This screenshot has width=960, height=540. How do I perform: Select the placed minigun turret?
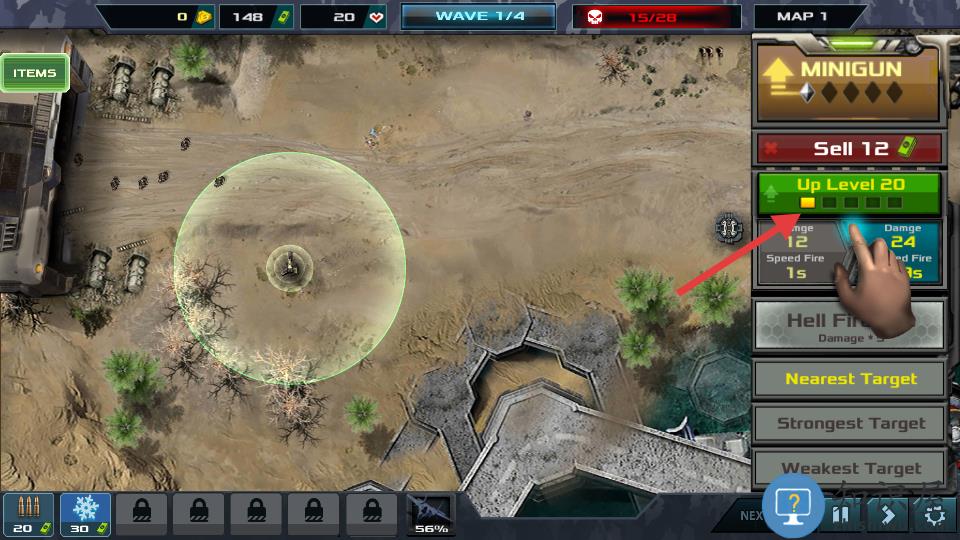289,265
